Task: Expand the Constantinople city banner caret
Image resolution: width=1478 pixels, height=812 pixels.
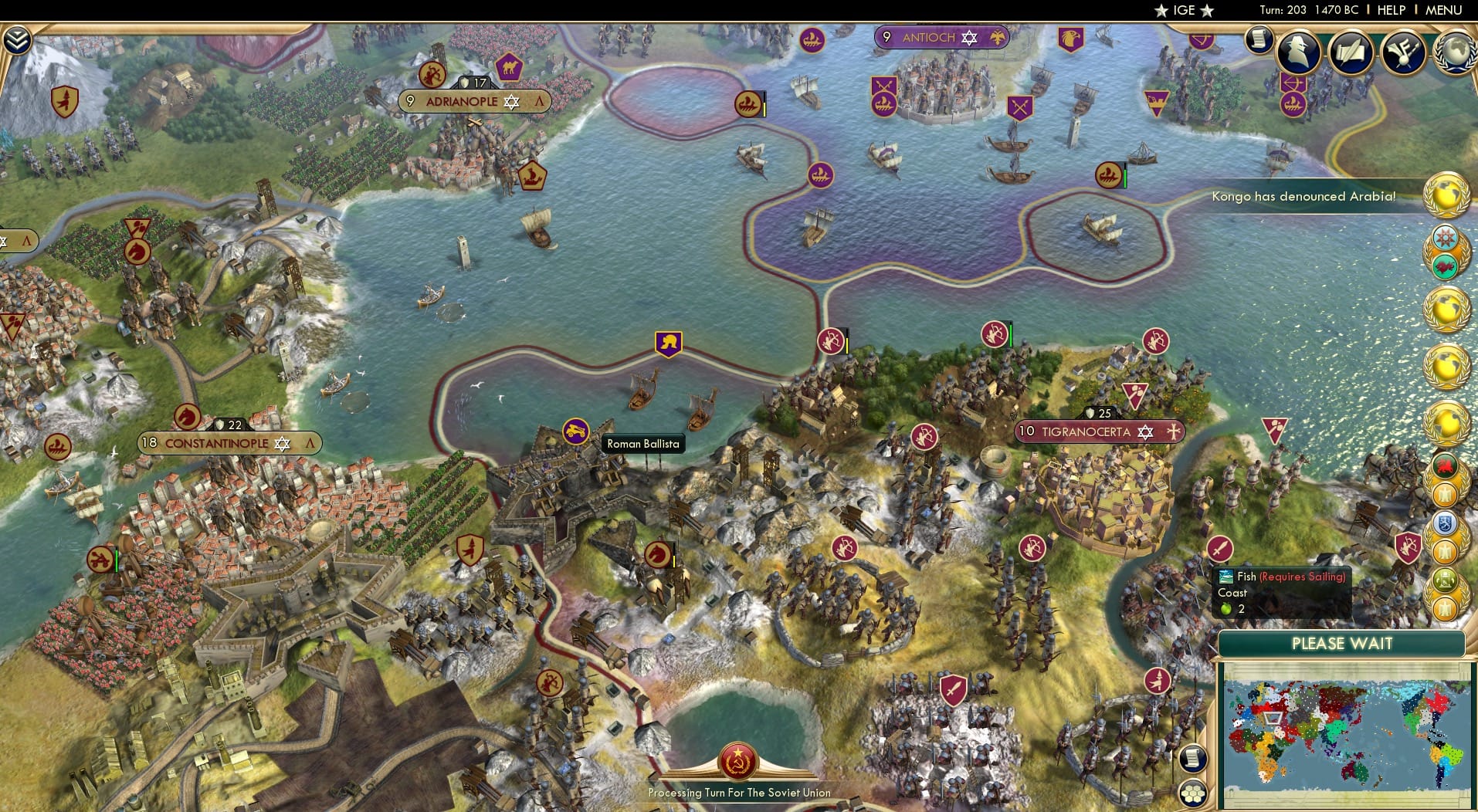Action: pos(310,445)
